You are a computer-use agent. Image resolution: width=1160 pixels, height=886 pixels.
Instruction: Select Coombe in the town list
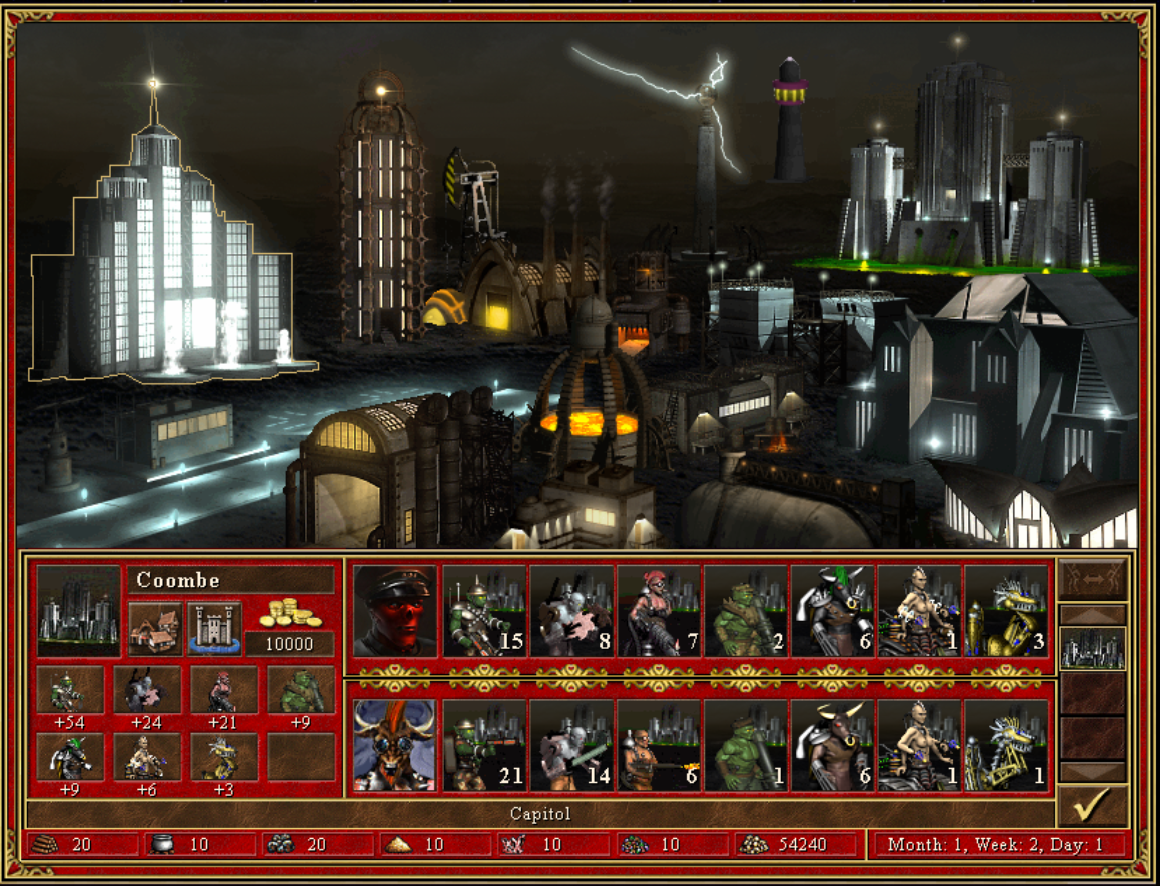click(1092, 648)
